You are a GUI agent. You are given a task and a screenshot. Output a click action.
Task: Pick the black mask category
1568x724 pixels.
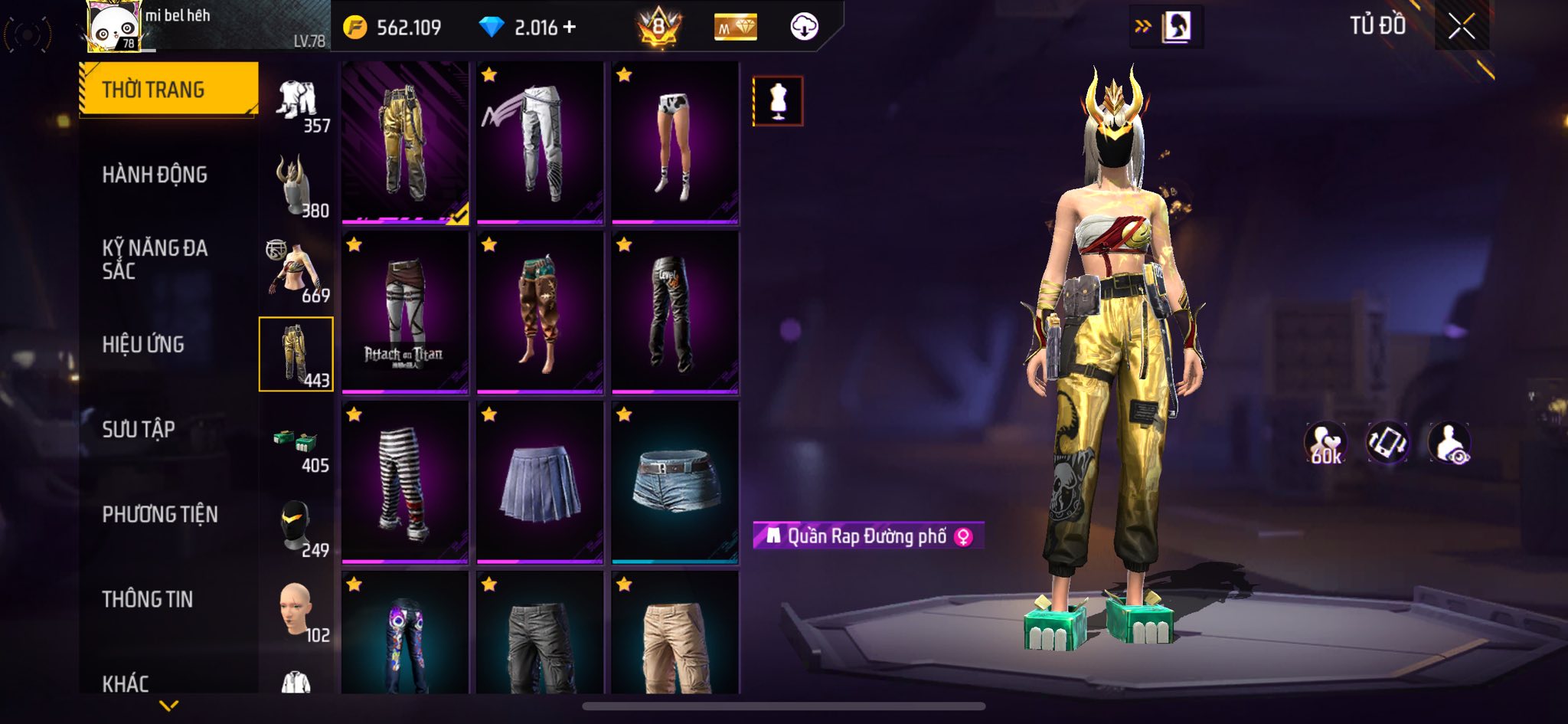[297, 527]
